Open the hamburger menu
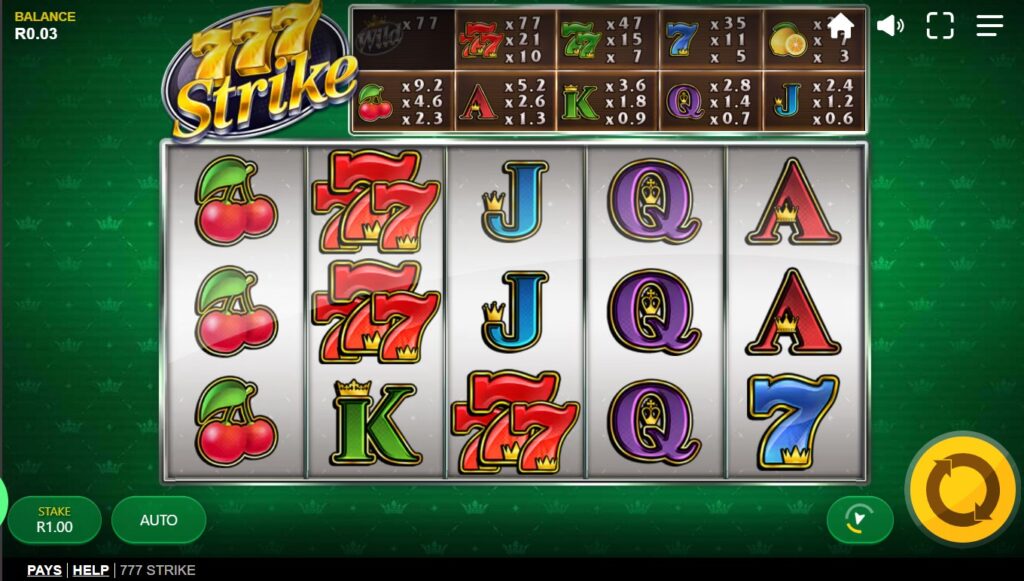 click(990, 26)
